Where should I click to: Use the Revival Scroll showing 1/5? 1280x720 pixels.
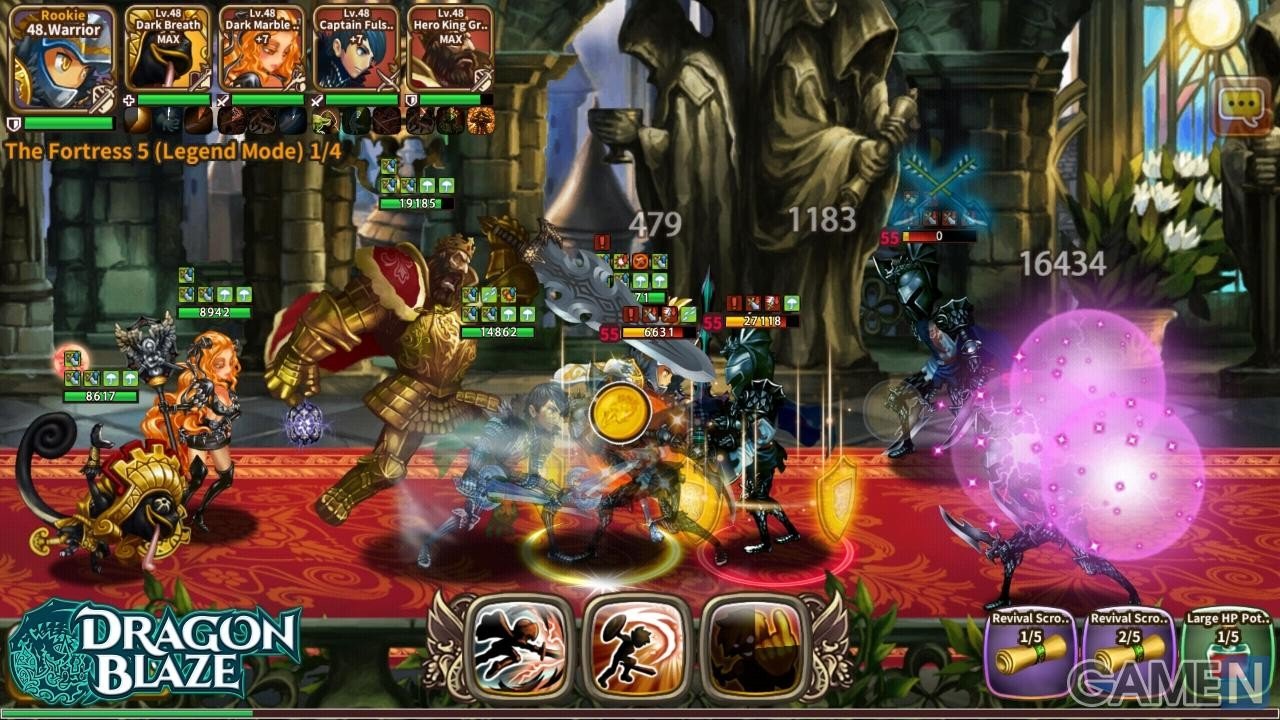1030,655
